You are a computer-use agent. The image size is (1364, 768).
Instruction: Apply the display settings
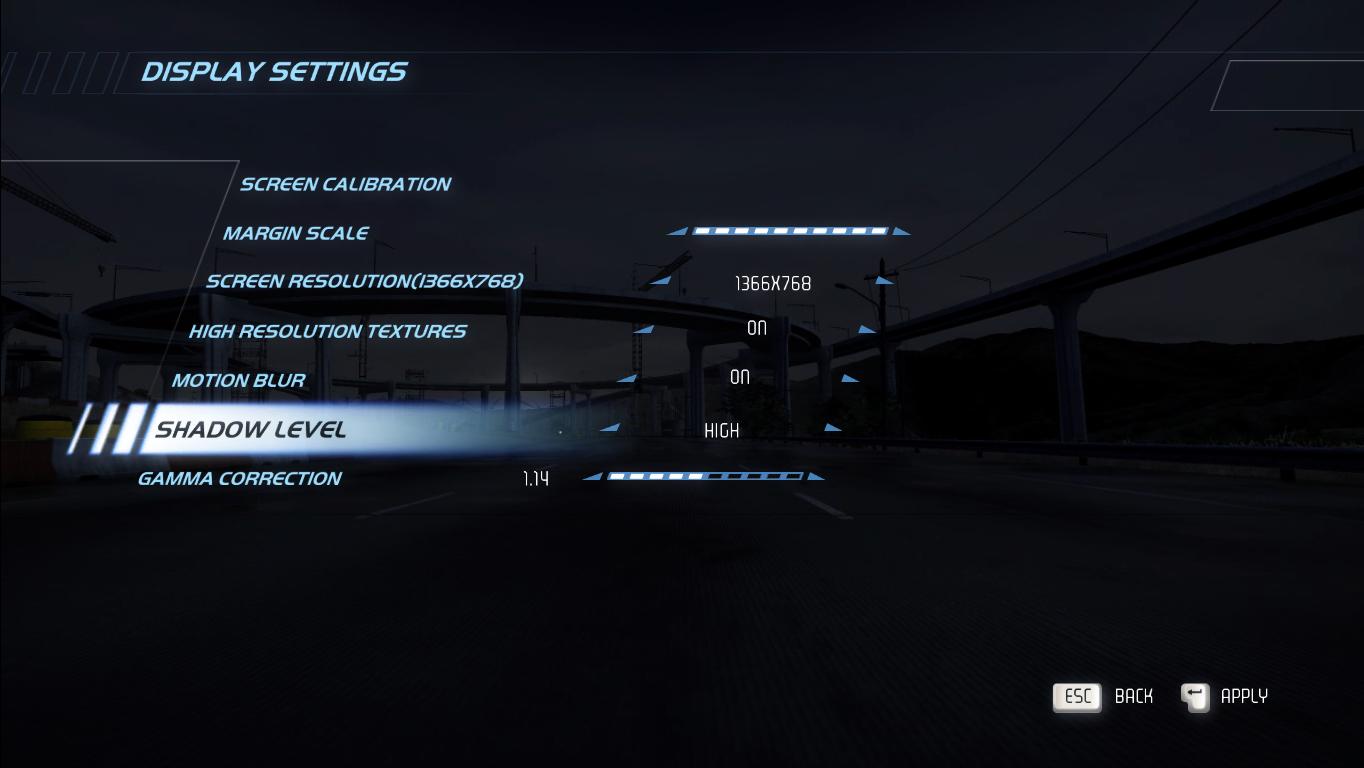coord(1225,696)
